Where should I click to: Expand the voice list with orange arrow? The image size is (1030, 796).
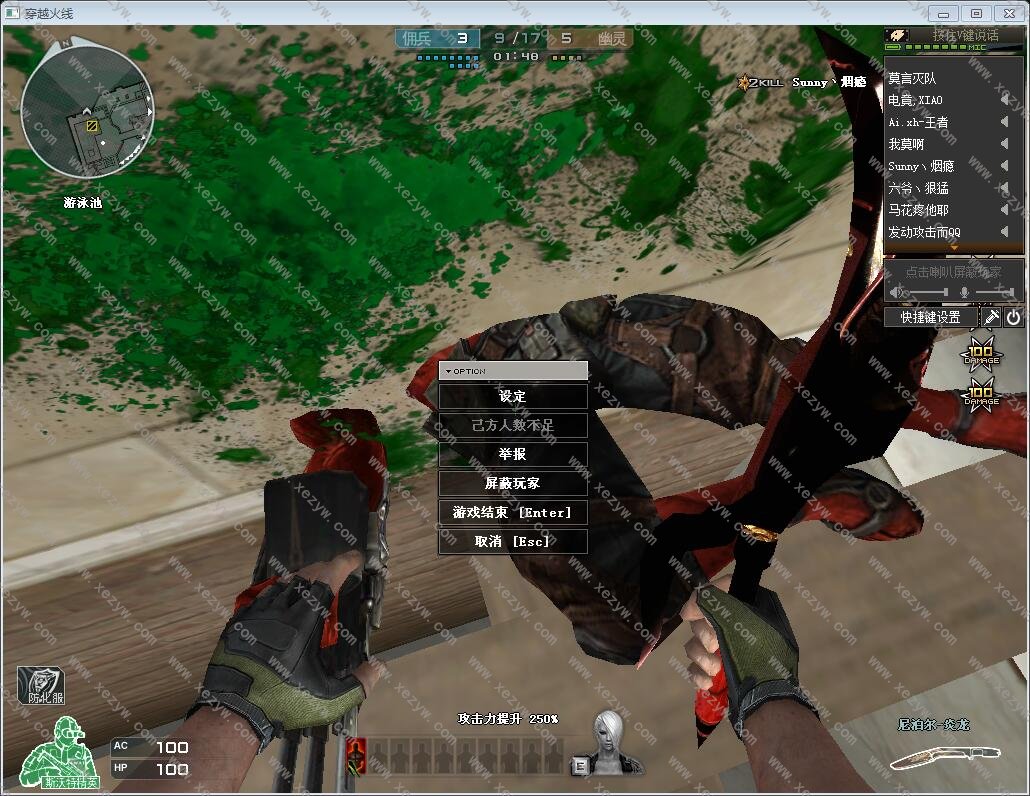click(953, 246)
